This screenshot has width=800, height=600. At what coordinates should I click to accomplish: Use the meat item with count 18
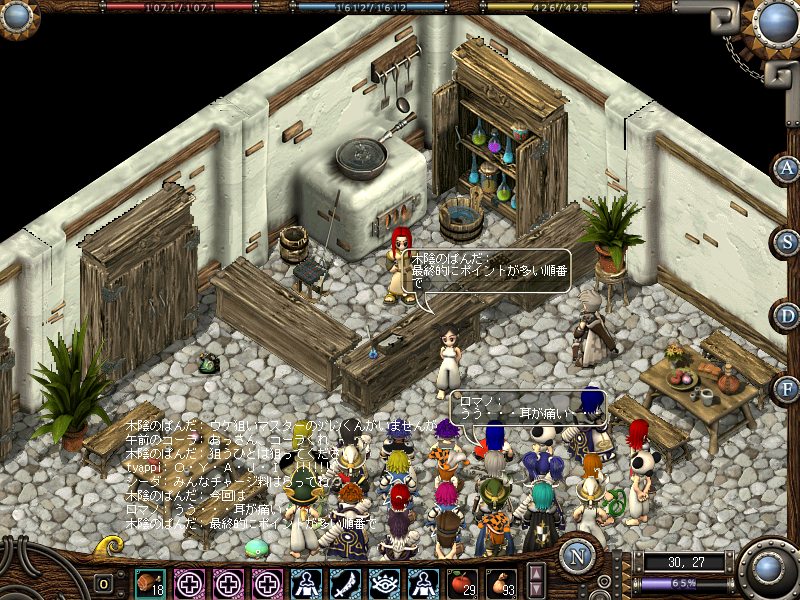click(x=151, y=582)
